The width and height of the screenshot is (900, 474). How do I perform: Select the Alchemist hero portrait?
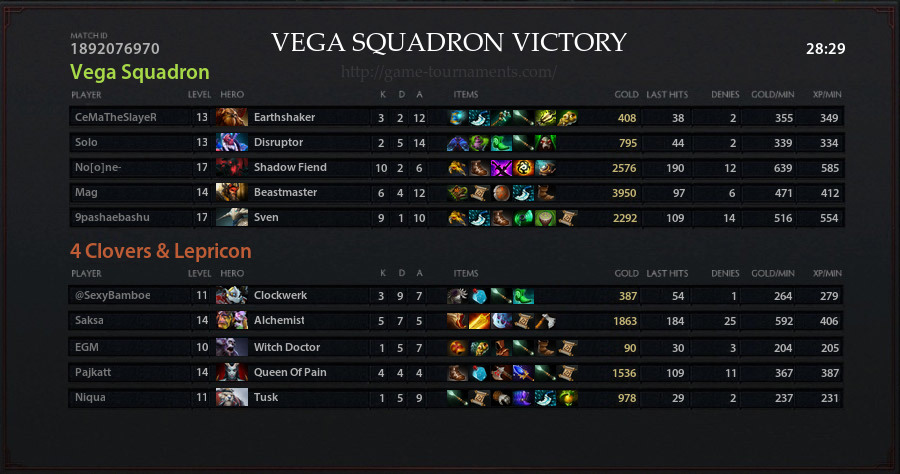232,320
